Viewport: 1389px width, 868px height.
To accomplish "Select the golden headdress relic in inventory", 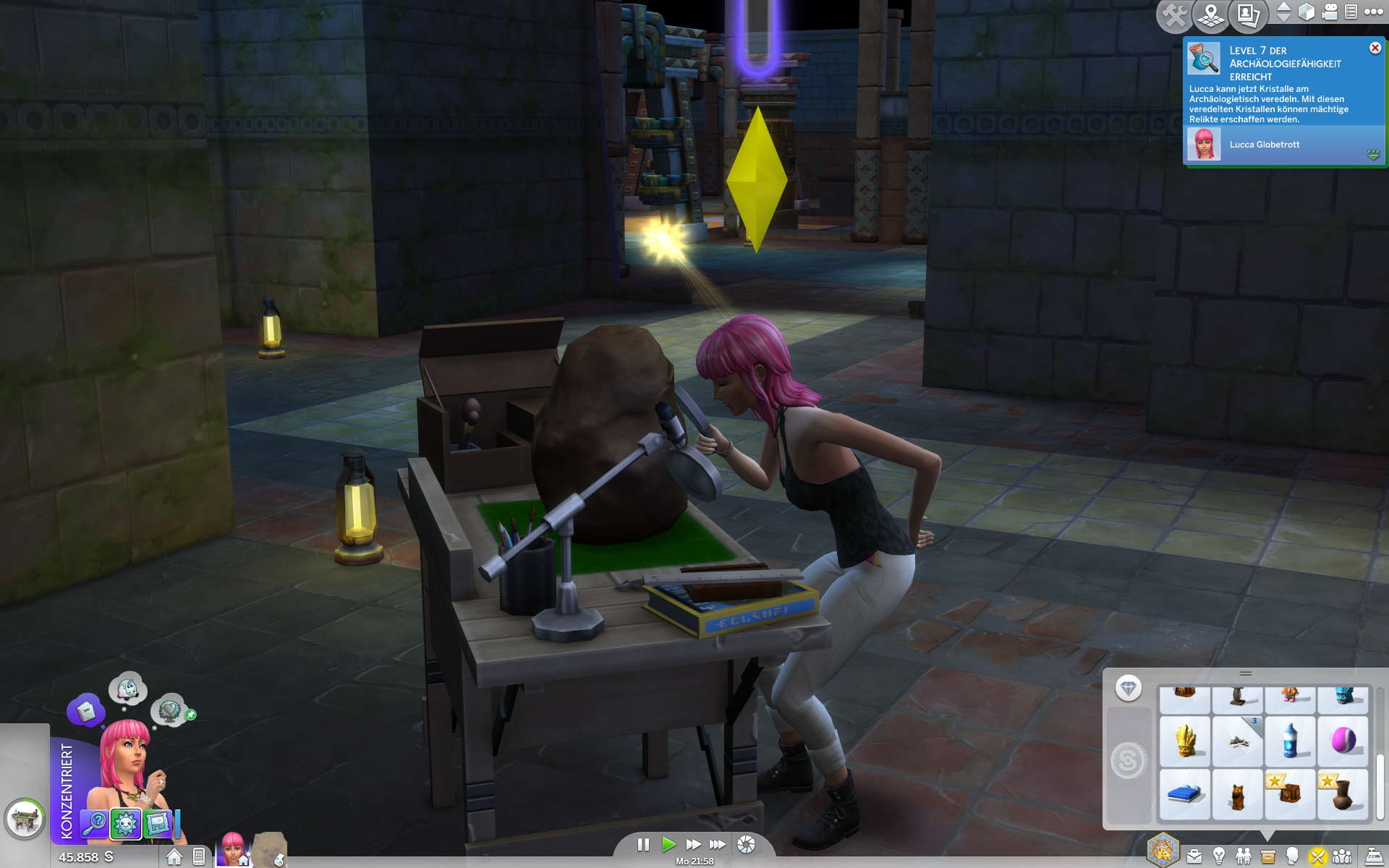I will 1184,741.
